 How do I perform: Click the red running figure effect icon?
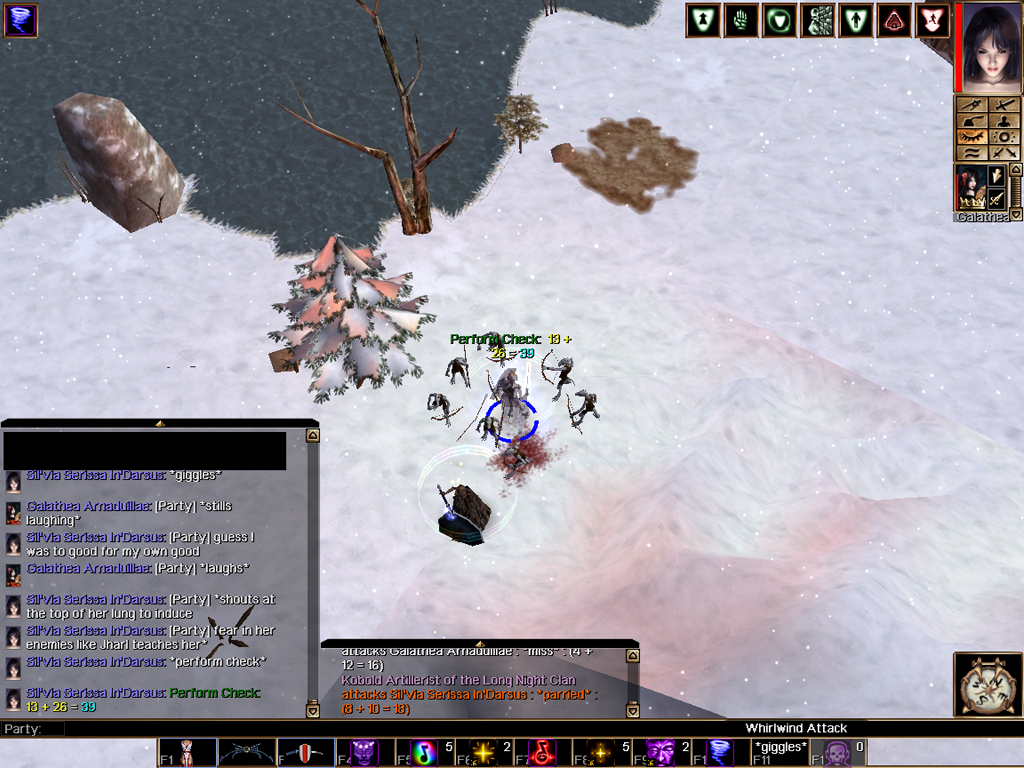pyautogui.click(x=932, y=20)
